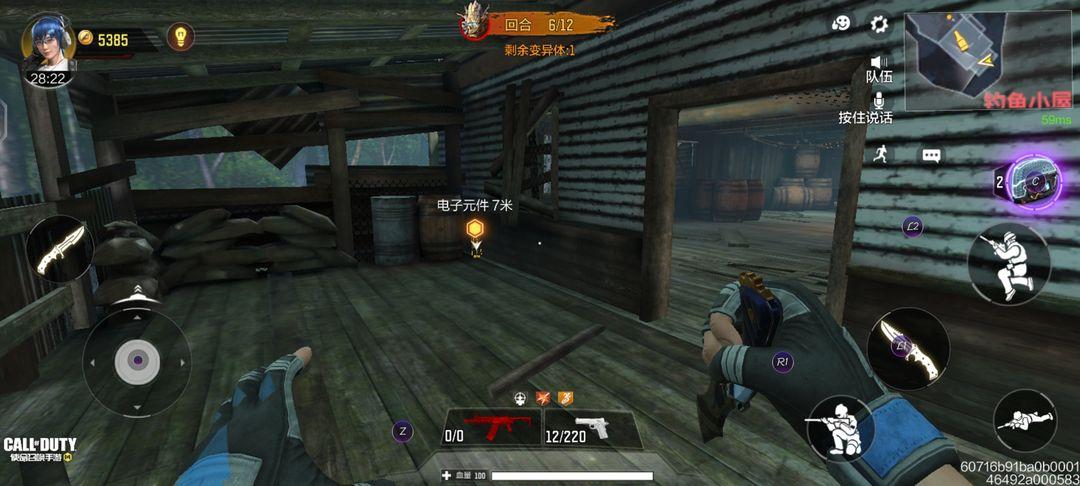Tap the prone lying soldier button
The height and width of the screenshot is (486, 1080).
coord(1024,420)
